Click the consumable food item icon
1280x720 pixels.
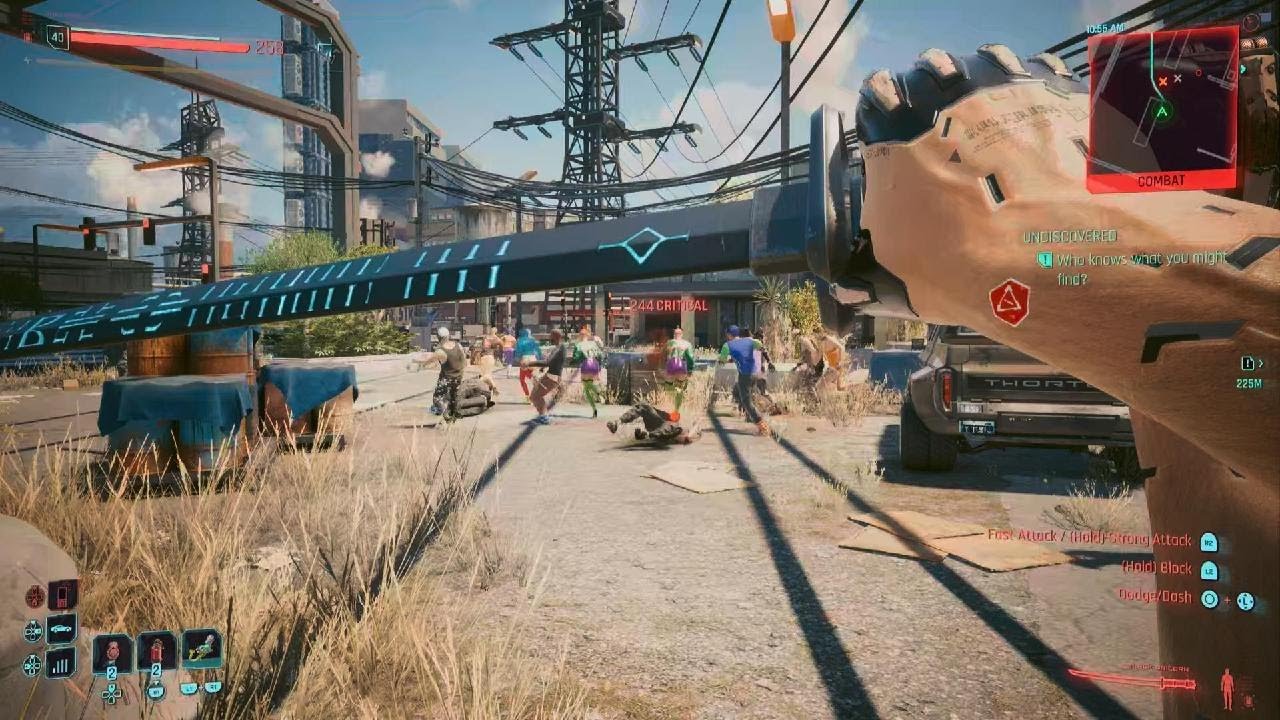pos(112,649)
